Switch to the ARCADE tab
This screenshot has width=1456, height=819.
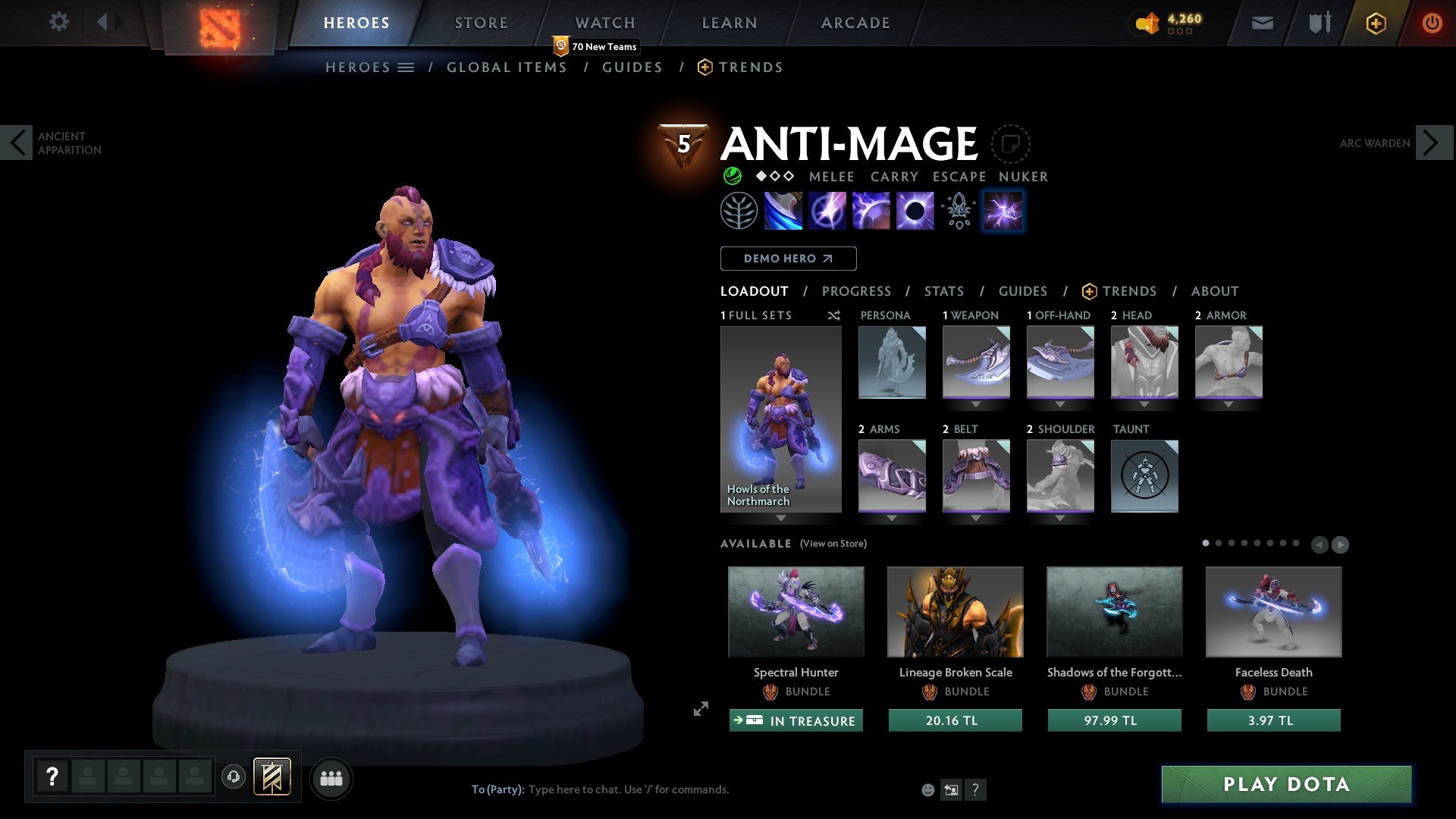pyautogui.click(x=855, y=22)
